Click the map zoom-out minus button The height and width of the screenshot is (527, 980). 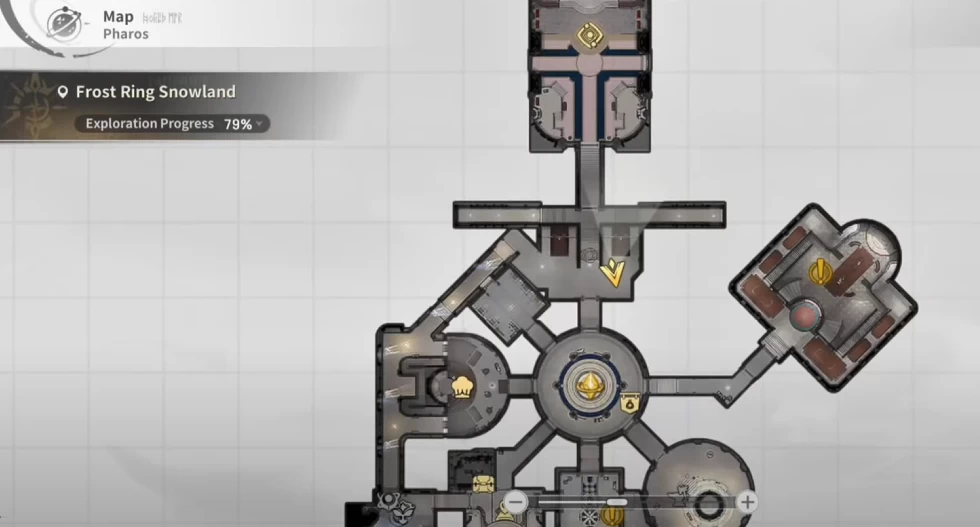click(516, 502)
